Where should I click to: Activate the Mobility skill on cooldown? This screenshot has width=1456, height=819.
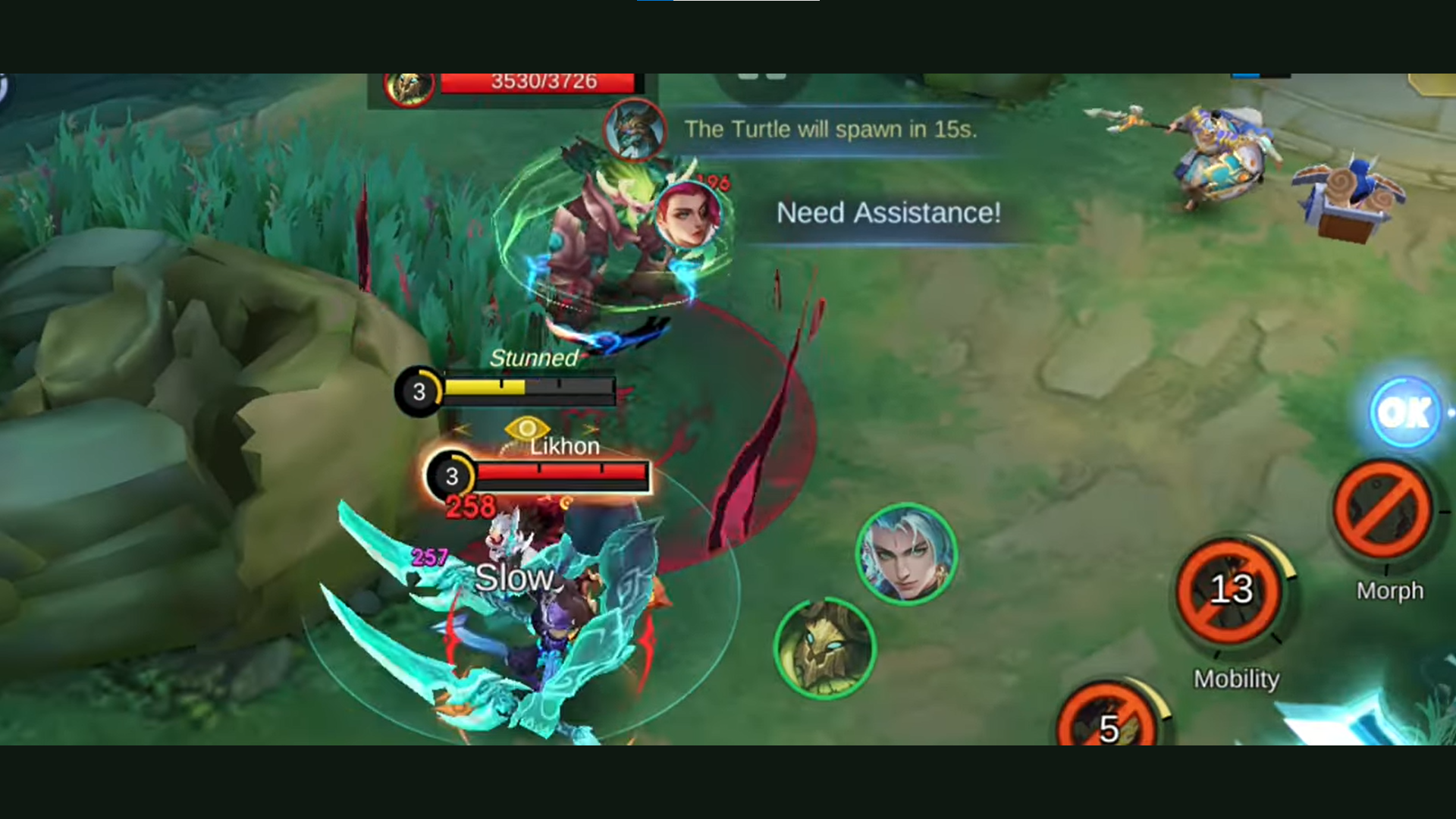pos(1229,590)
